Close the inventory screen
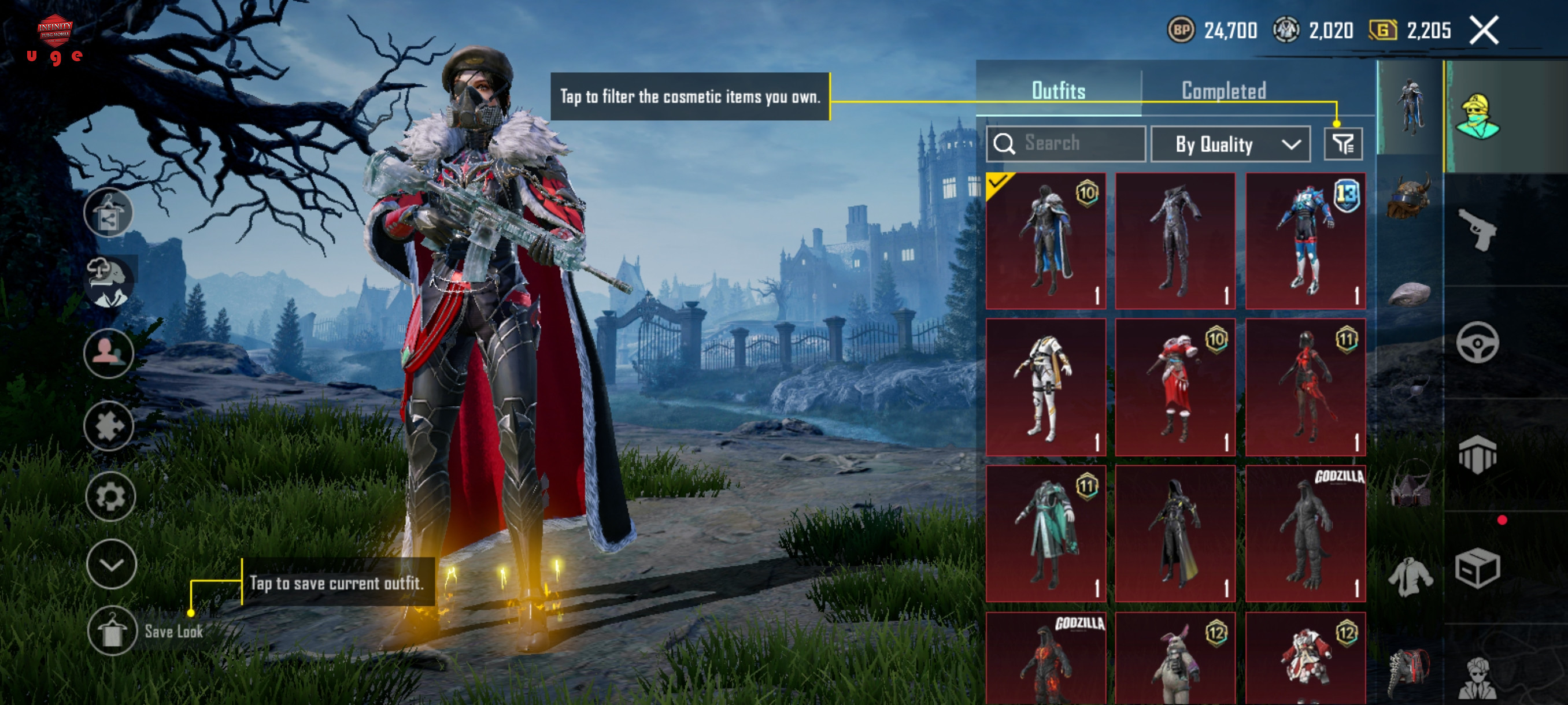Screen dimensions: 1568x705 tap(1484, 31)
